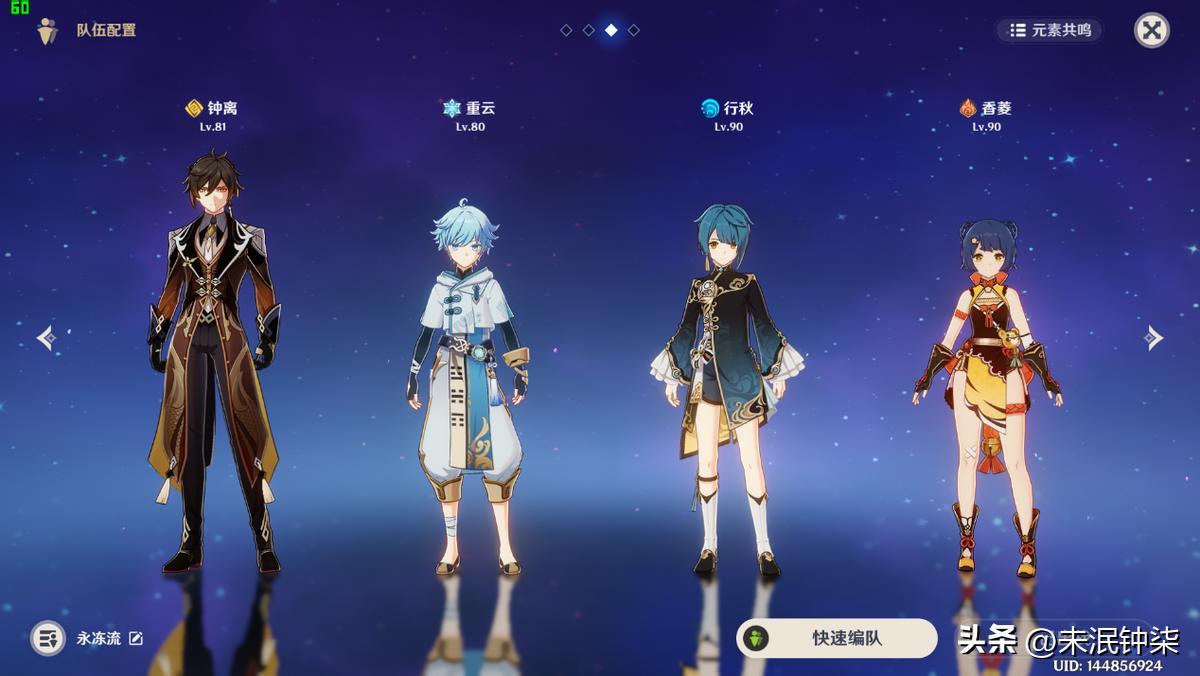This screenshot has width=1200, height=676.
Task: Switch to the next party with right arrow
Action: coord(1154,338)
